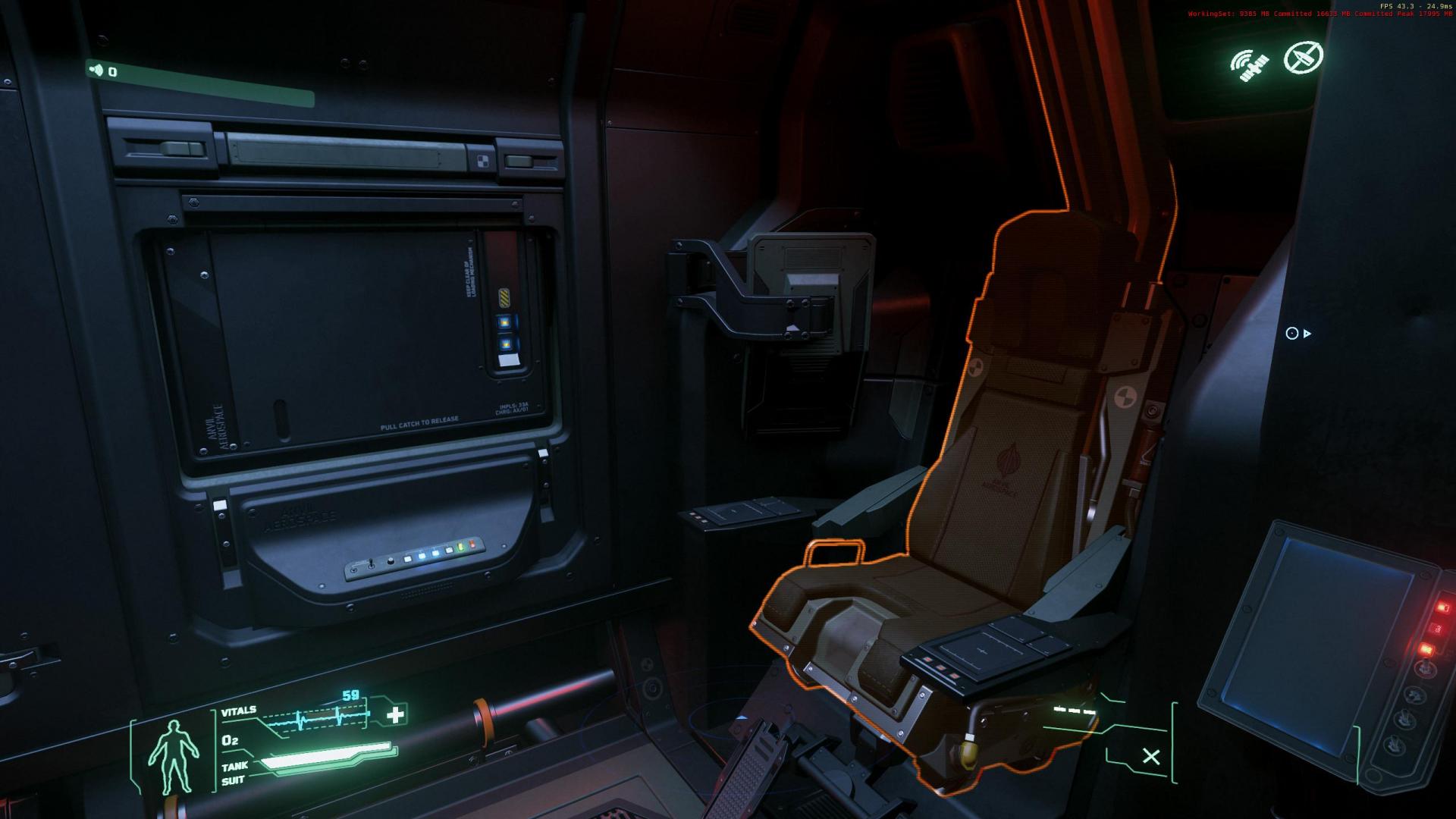Screen dimensions: 1456x819
Task: Expand the dashed indicator above the seat armrest
Action: click(x=1072, y=711)
